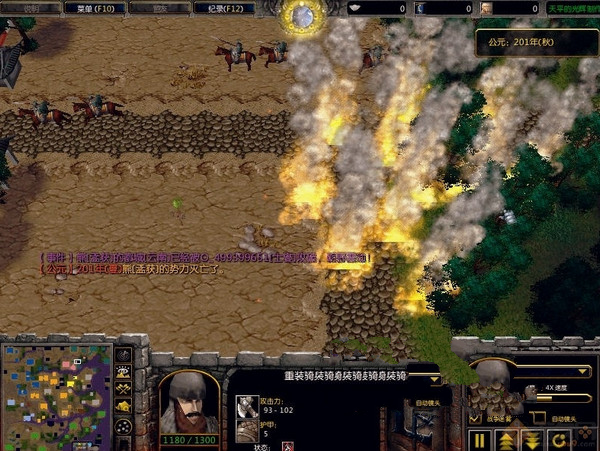Open the 纪录 (F12) log
The width and height of the screenshot is (600, 451).
(228, 8)
